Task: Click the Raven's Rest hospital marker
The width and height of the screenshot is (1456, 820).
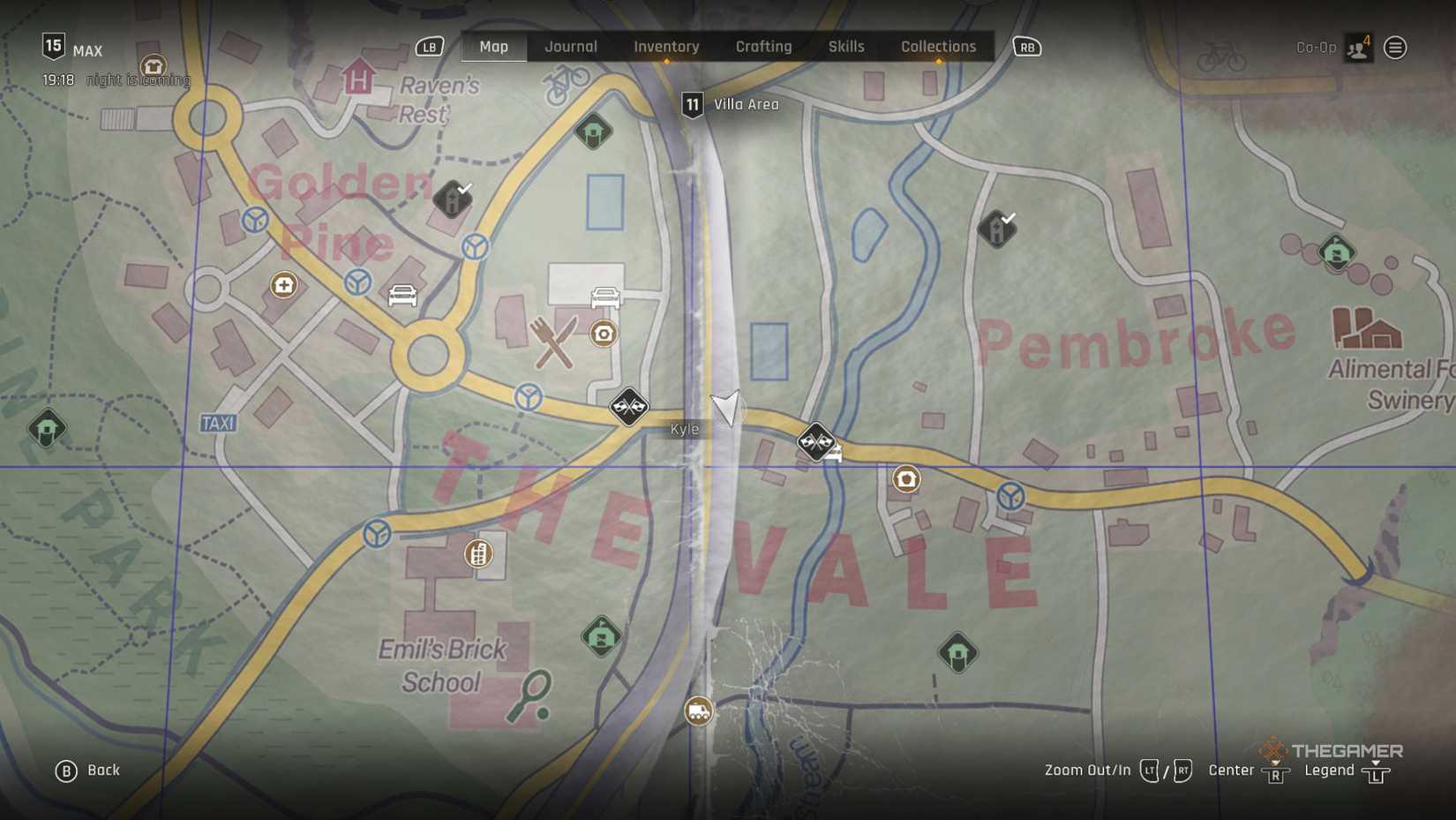Action: [x=358, y=78]
